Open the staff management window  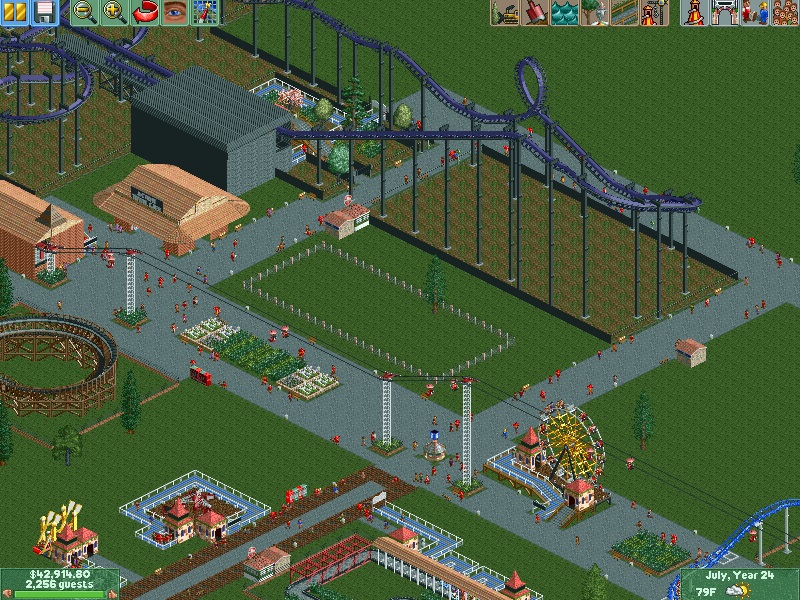tap(754, 12)
